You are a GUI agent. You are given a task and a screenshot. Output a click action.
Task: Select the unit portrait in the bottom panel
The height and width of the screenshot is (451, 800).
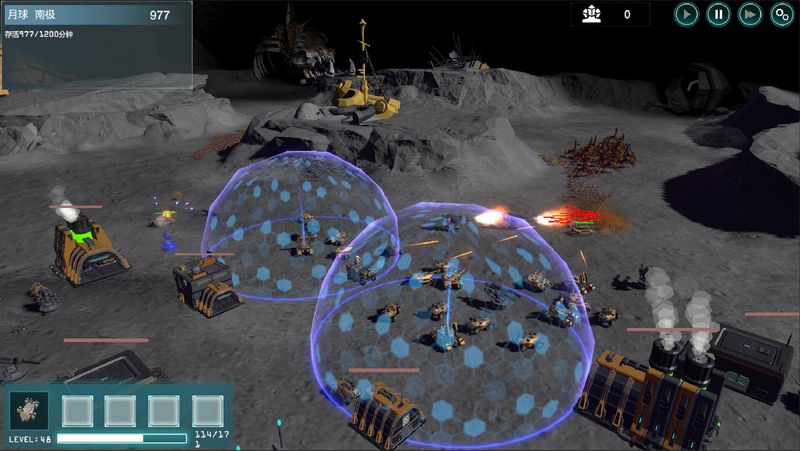pos(28,410)
